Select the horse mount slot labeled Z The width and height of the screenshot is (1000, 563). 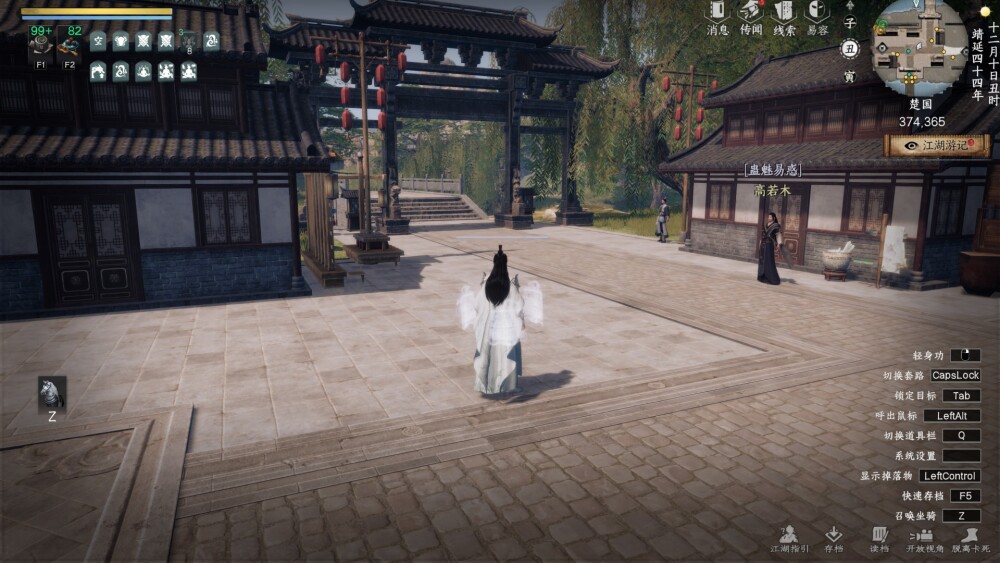tap(52, 394)
